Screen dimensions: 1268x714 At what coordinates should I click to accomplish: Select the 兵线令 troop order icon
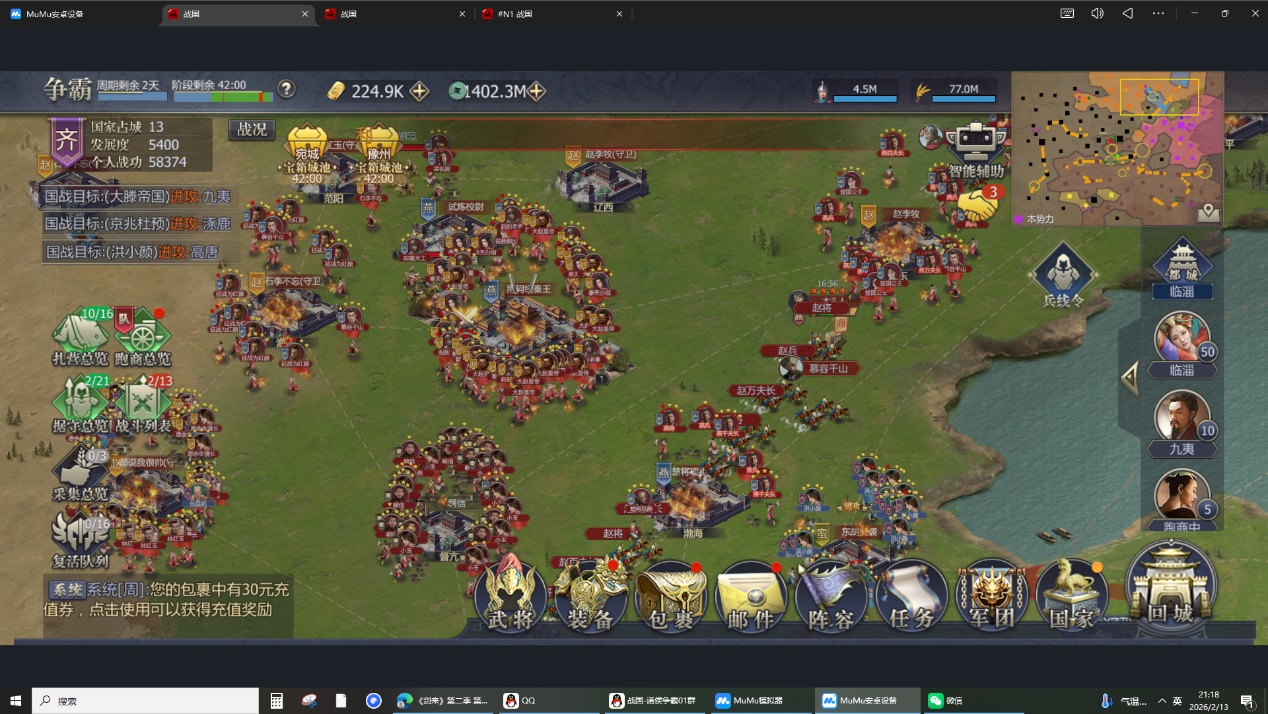[x=1063, y=273]
